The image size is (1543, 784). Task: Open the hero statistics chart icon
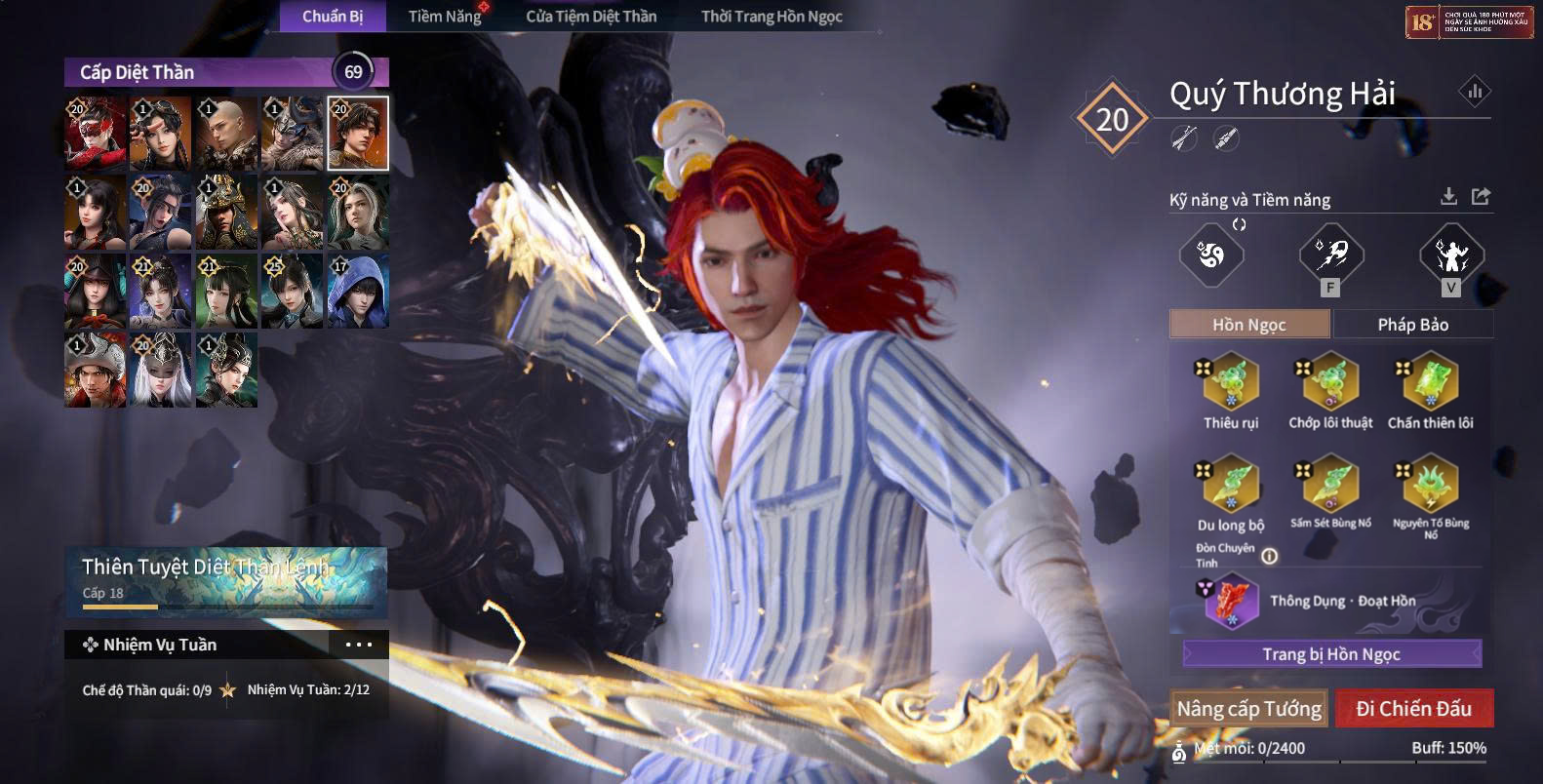point(1474,92)
